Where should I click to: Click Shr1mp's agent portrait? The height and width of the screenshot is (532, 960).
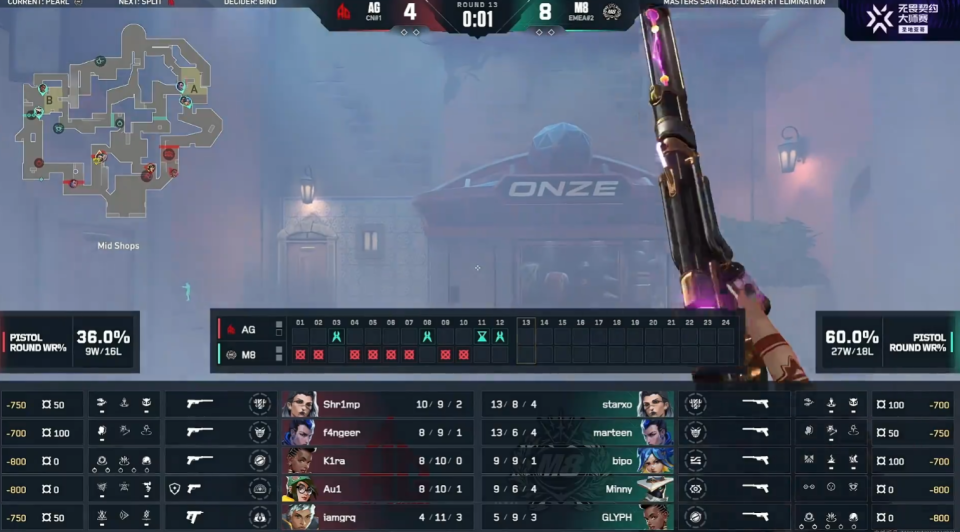(299, 404)
